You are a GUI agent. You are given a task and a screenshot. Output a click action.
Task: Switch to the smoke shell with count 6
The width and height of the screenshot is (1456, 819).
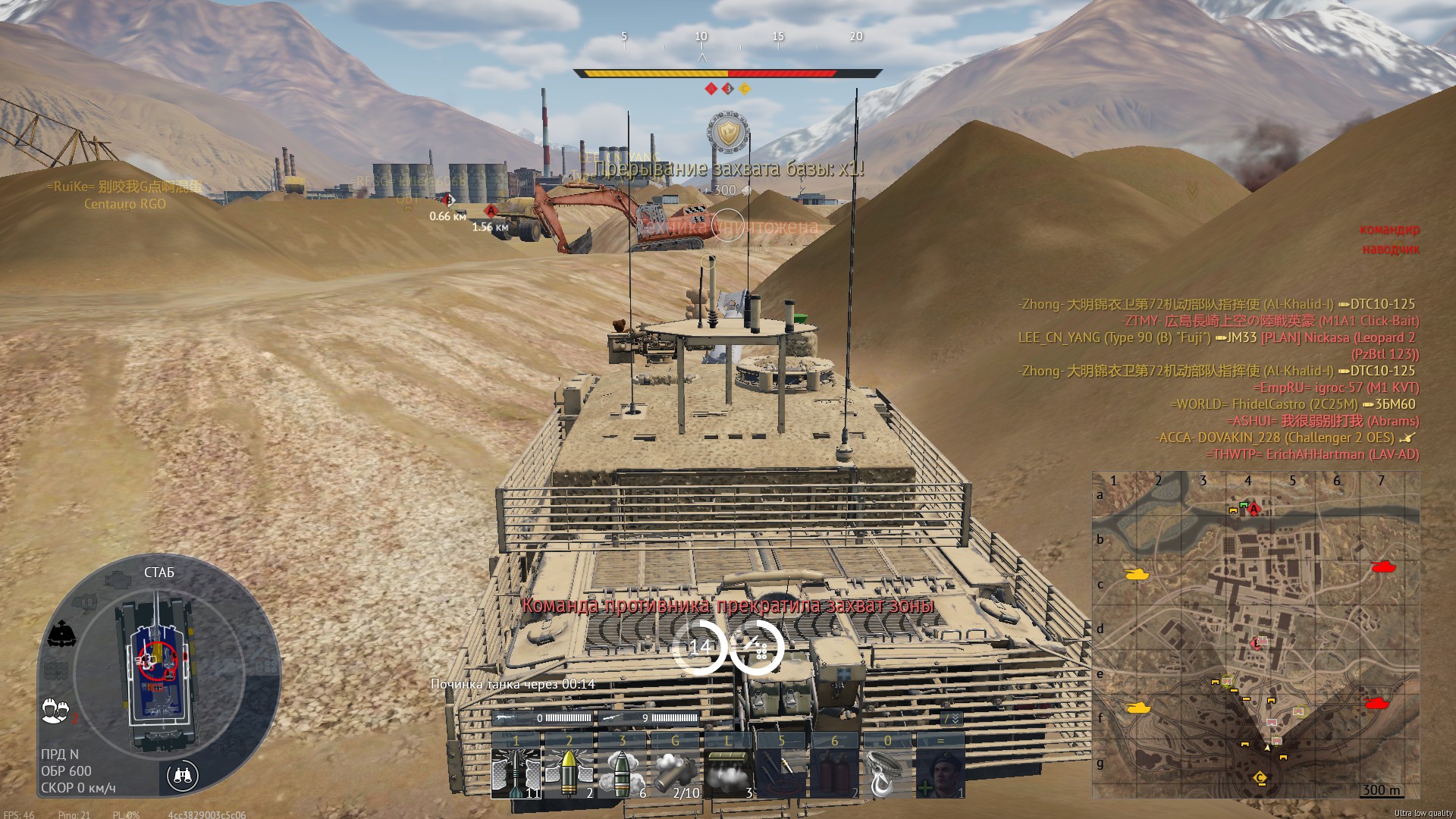click(x=622, y=772)
